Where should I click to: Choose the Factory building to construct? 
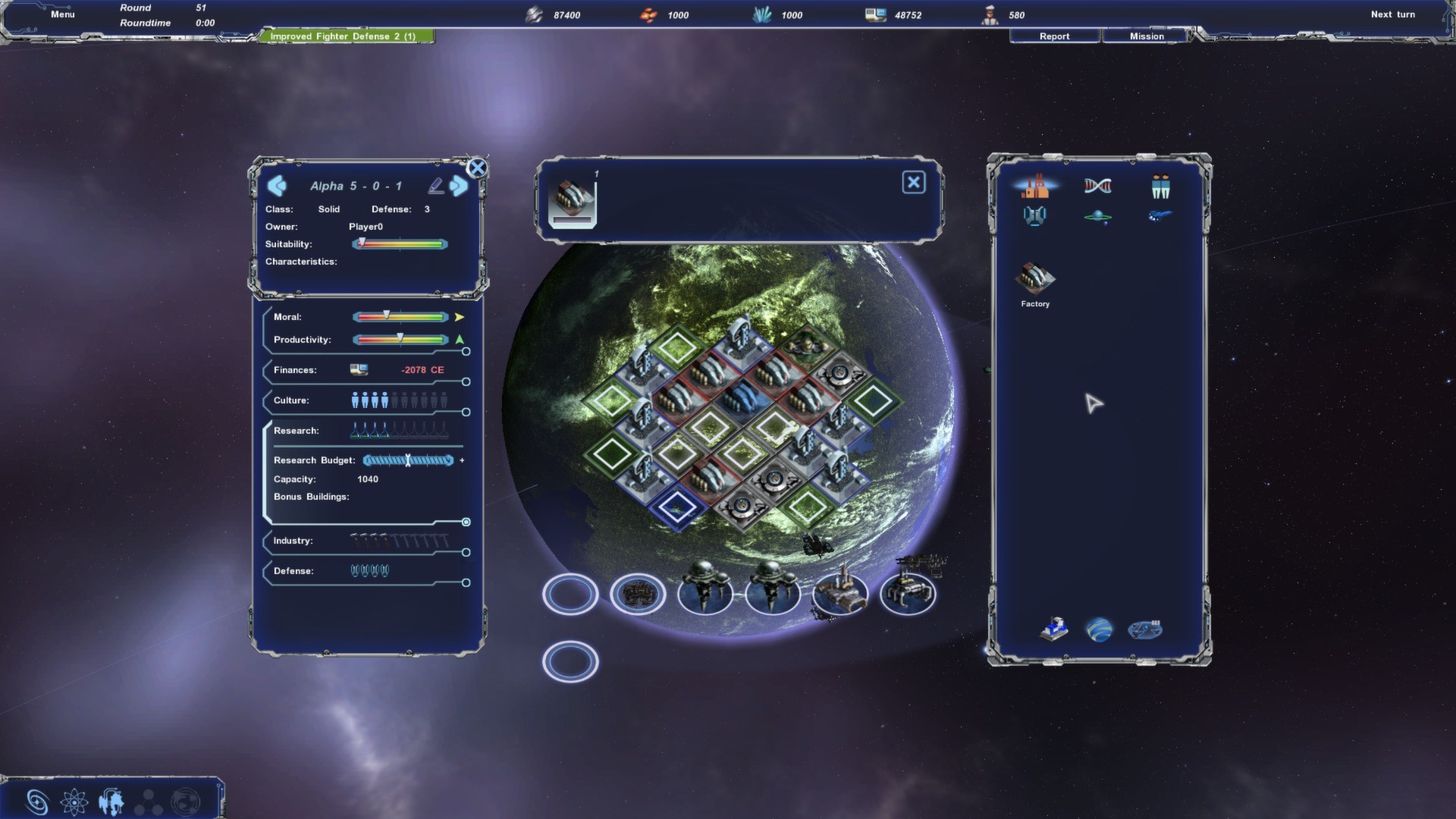1035,282
